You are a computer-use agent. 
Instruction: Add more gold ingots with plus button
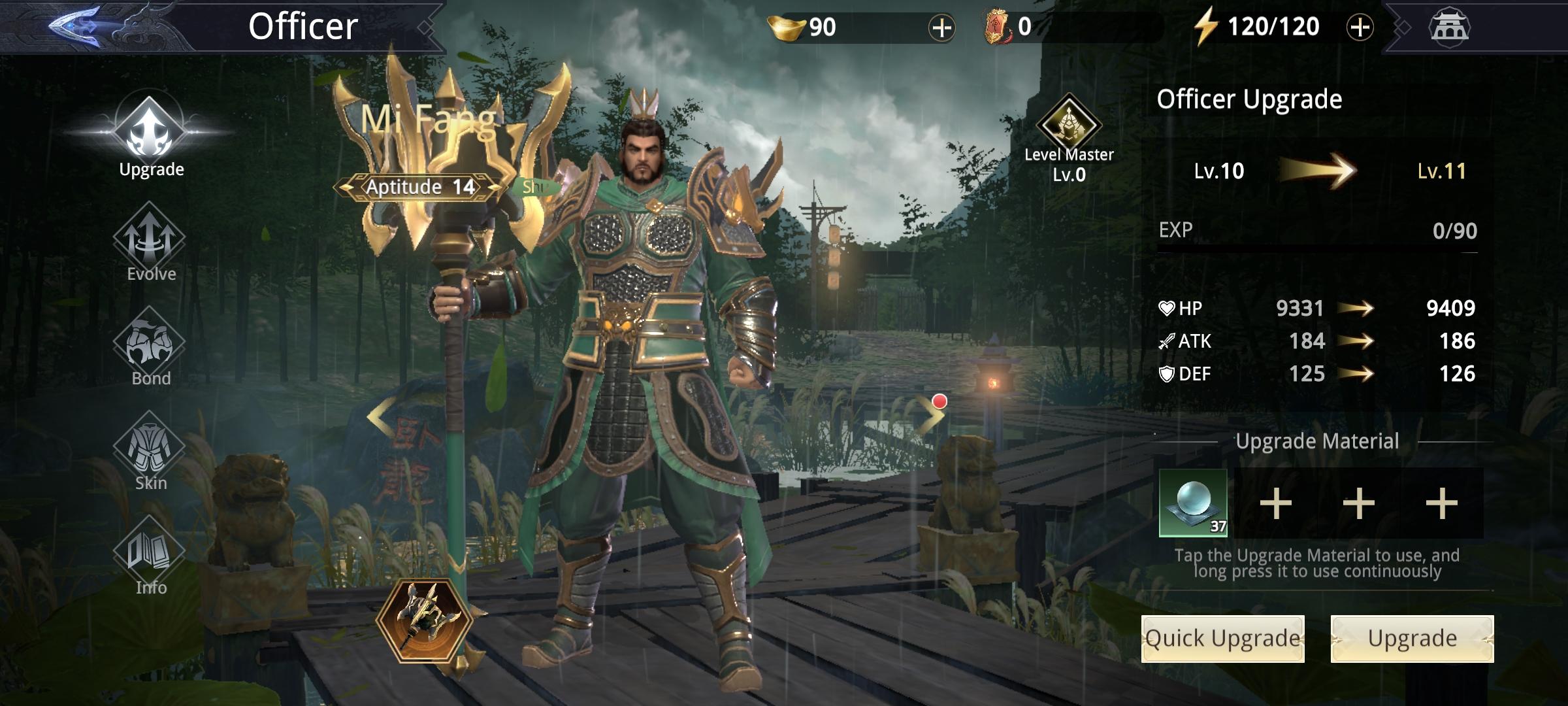[x=941, y=27]
